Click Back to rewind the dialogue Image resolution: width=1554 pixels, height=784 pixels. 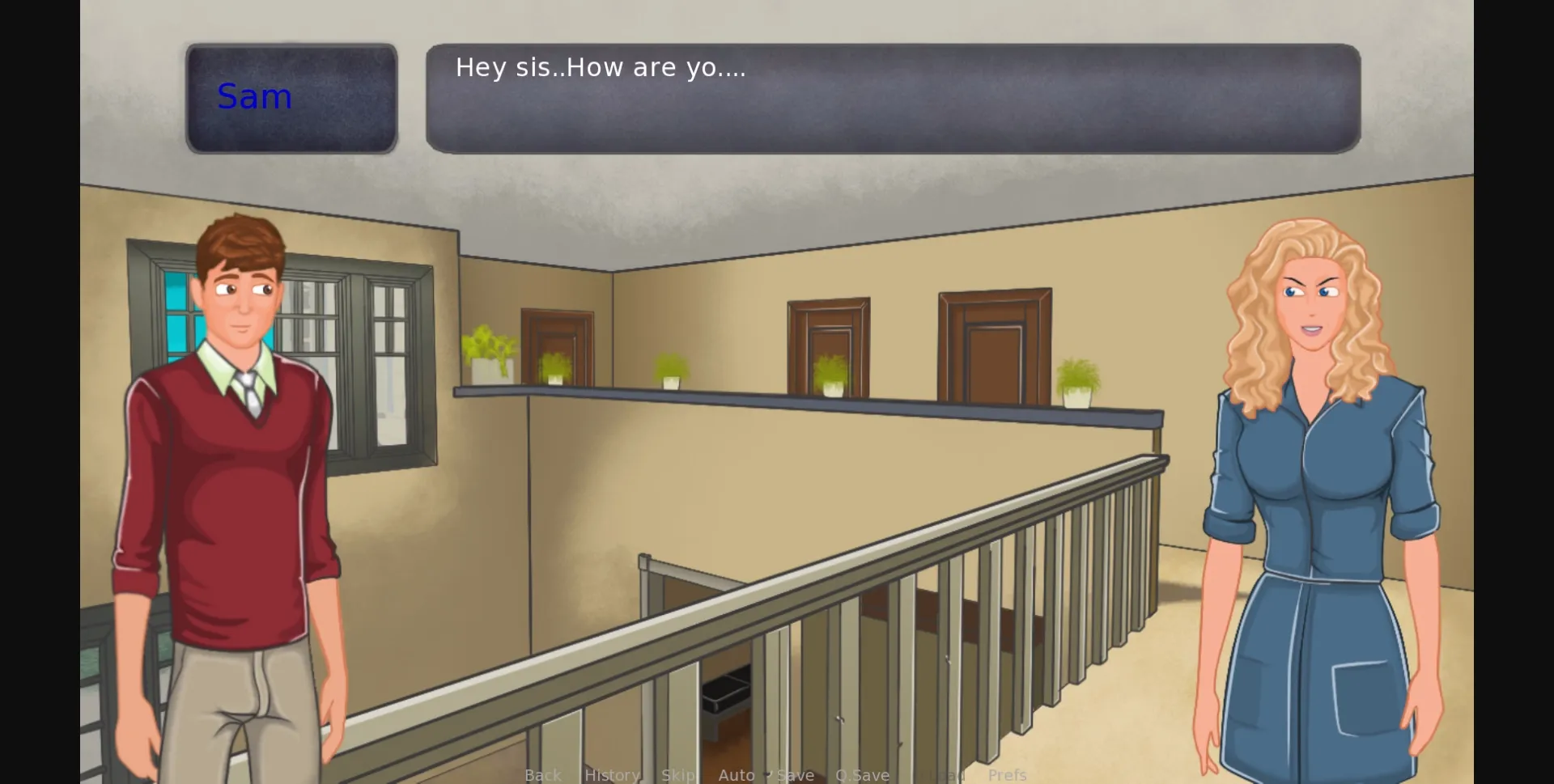click(x=543, y=774)
